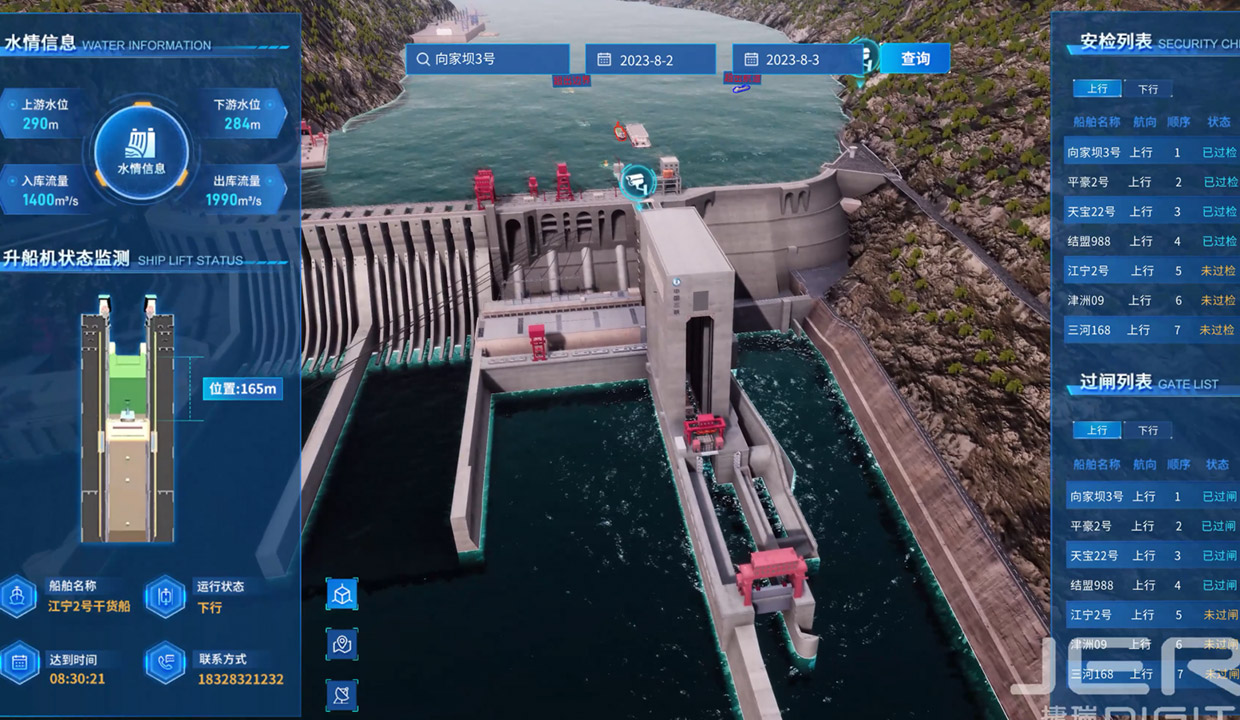Select 上行 tab in 过闸列表
Viewport: 1240px width, 720px height.
1097,430
